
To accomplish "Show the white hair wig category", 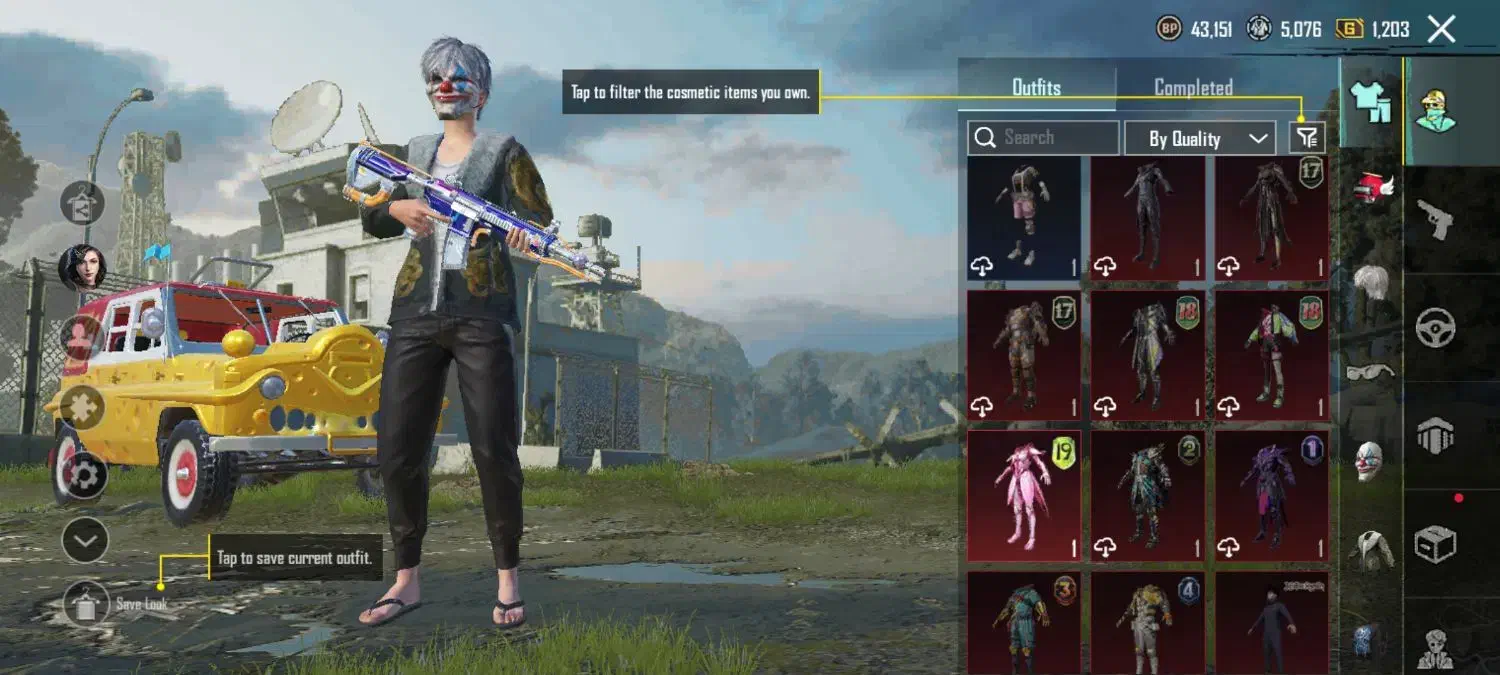I will [1371, 280].
